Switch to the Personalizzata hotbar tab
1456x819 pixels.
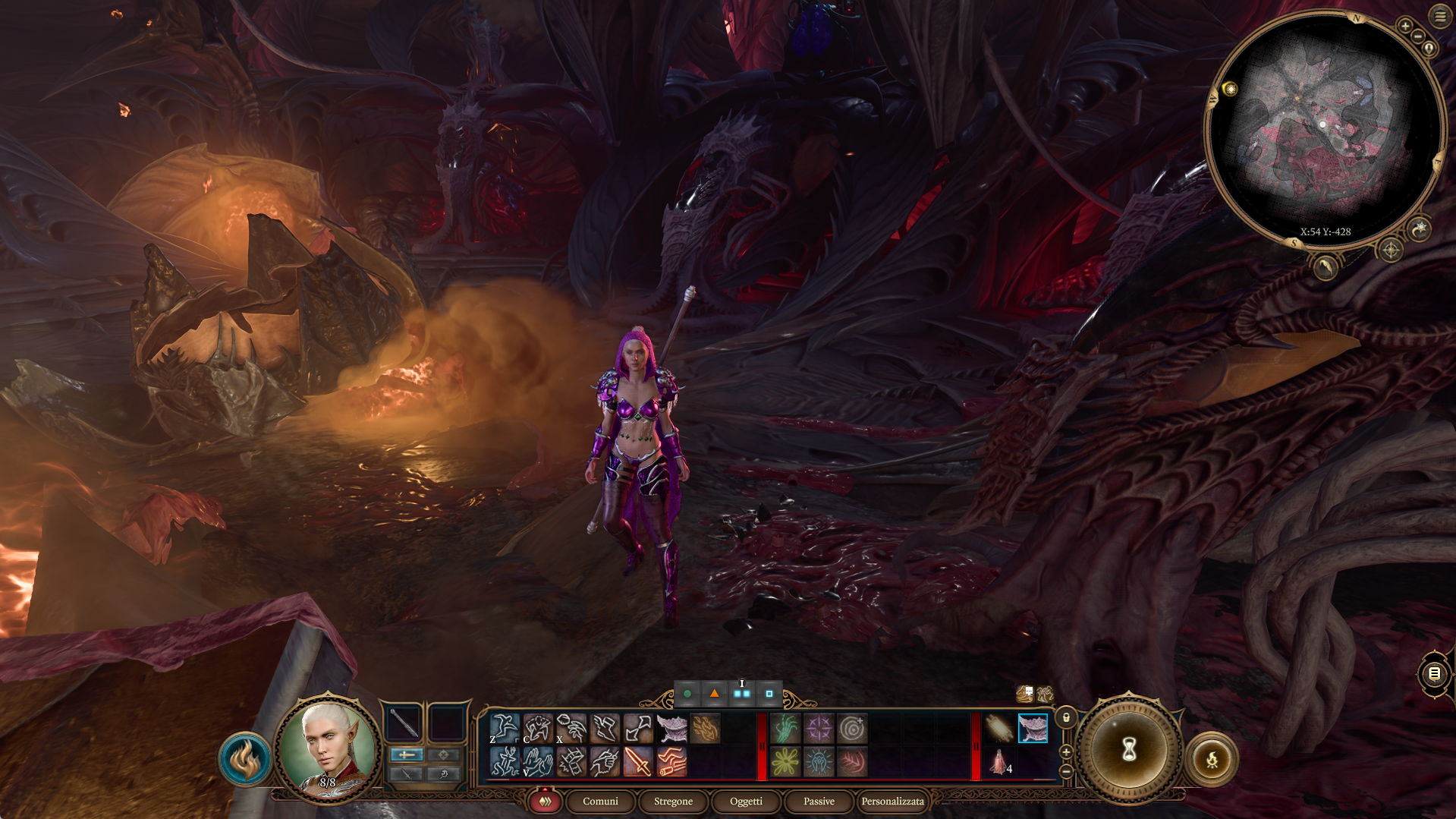coord(892,801)
